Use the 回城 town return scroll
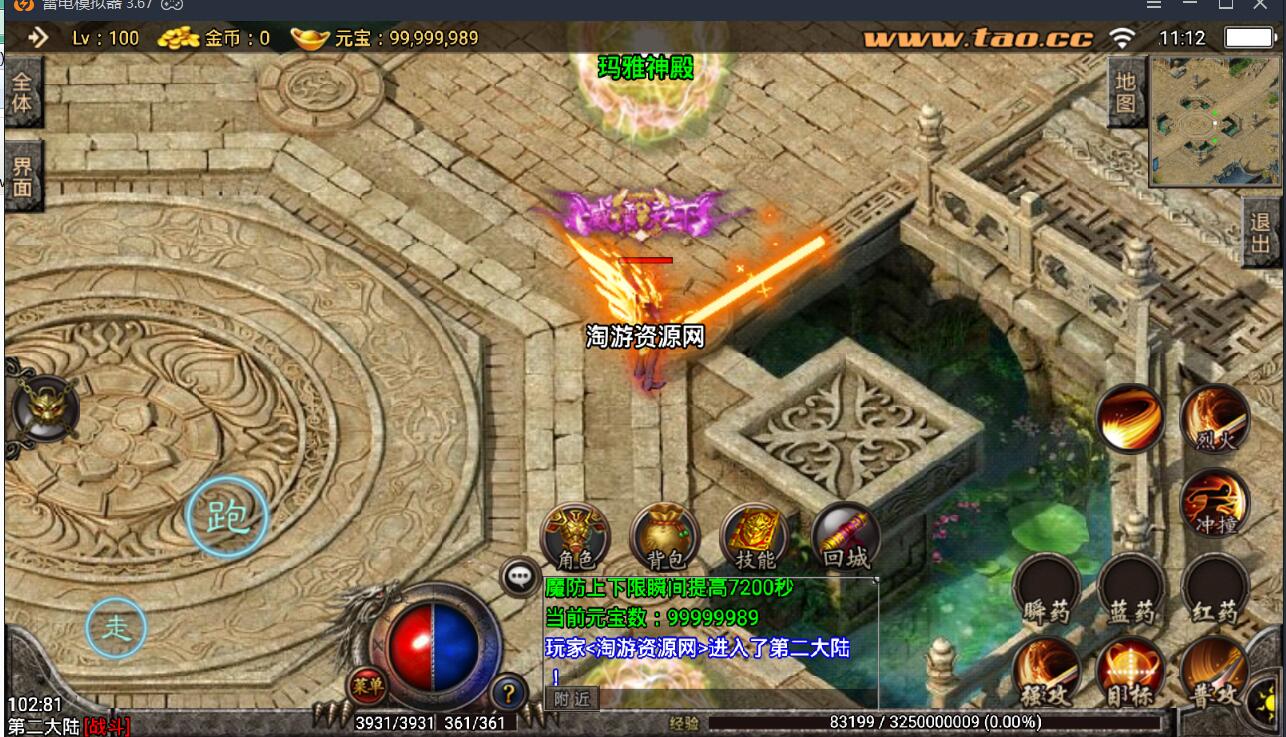1286x737 pixels. (x=846, y=538)
